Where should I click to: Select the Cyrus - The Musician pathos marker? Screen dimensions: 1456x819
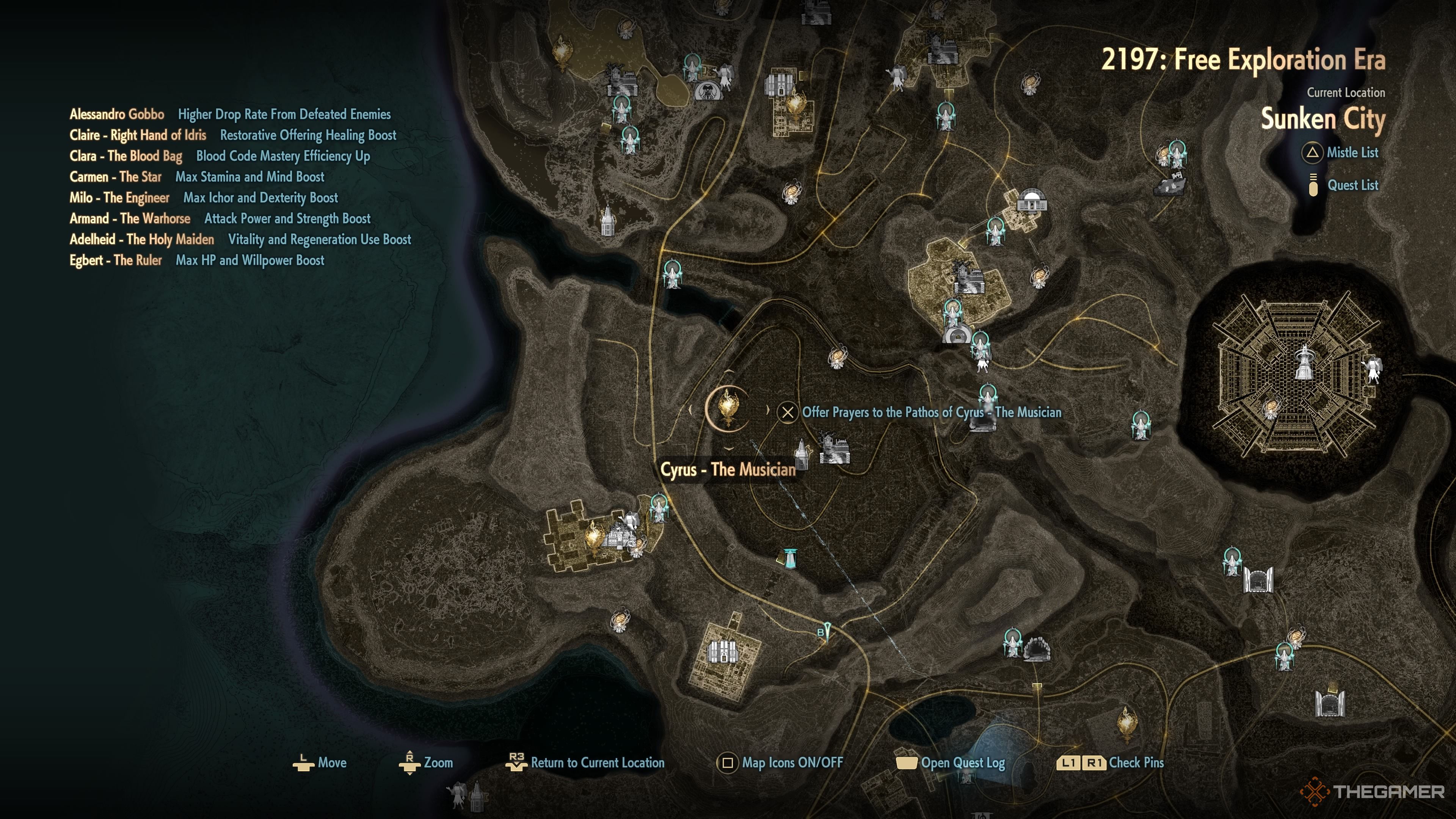pyautogui.click(x=728, y=408)
